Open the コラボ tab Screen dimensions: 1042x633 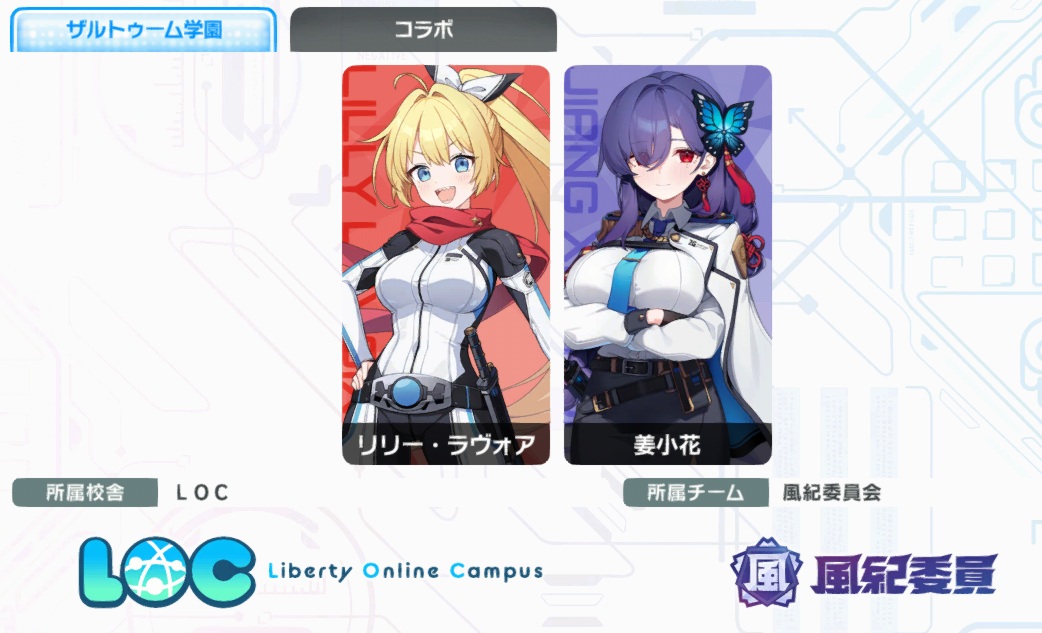pos(423,30)
